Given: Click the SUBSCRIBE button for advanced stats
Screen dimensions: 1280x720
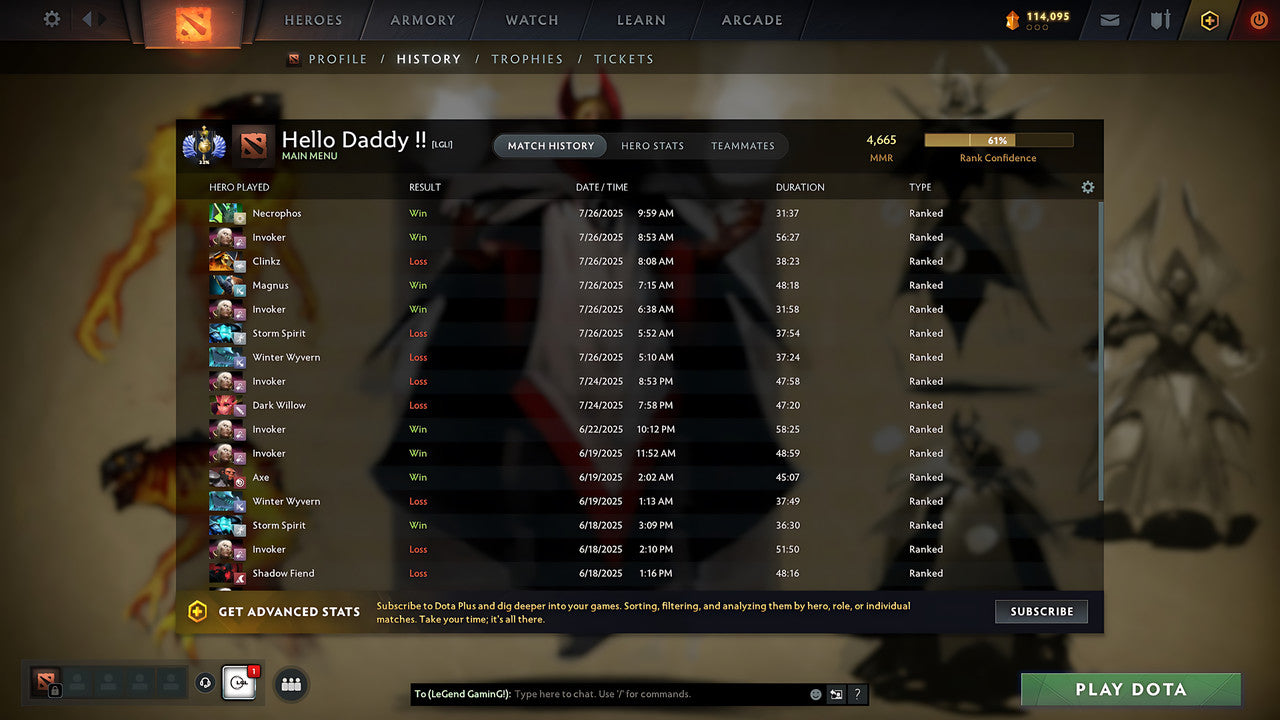Looking at the screenshot, I should 1041,611.
